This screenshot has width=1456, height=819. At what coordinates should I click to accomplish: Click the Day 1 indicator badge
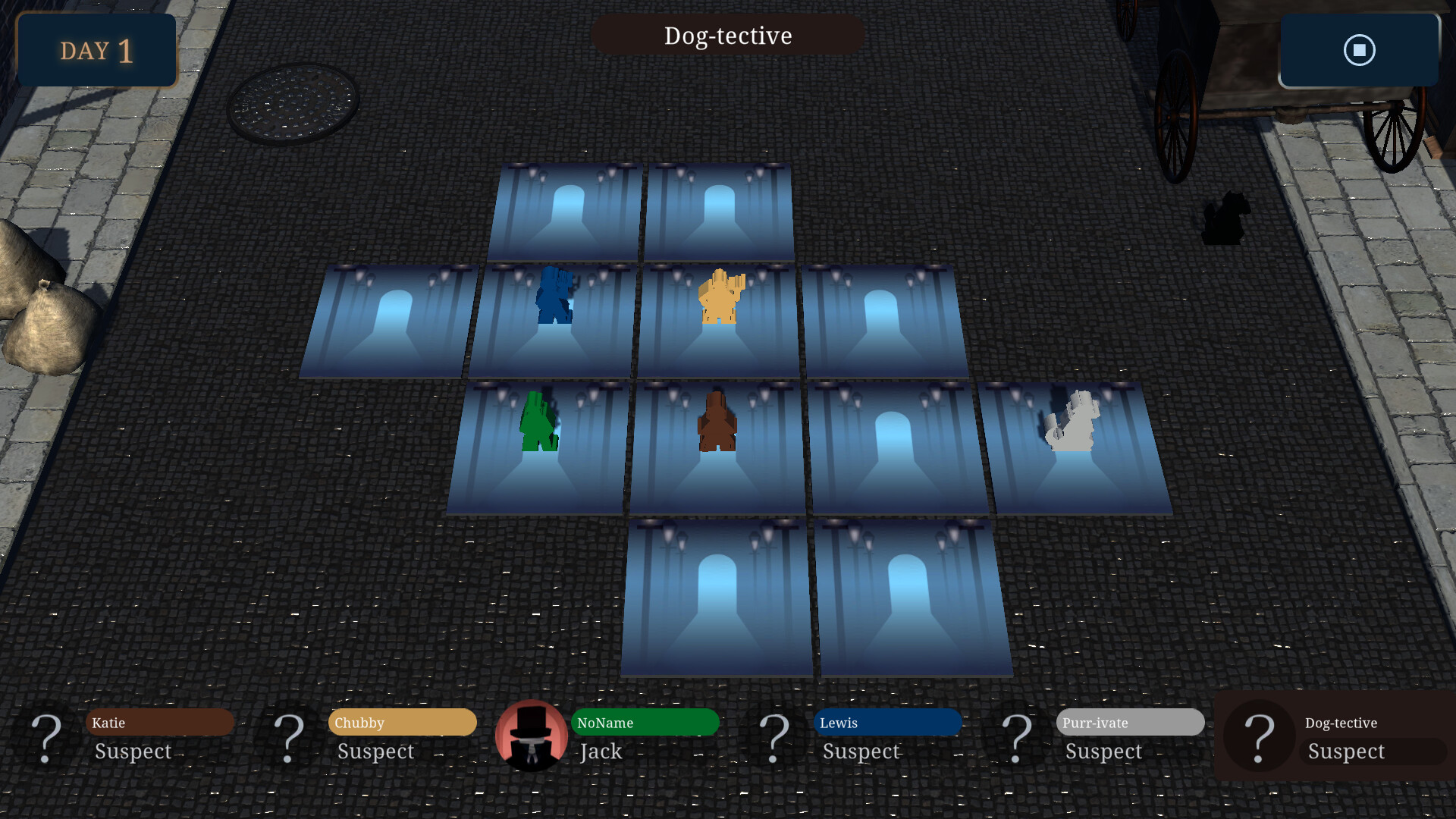96,50
